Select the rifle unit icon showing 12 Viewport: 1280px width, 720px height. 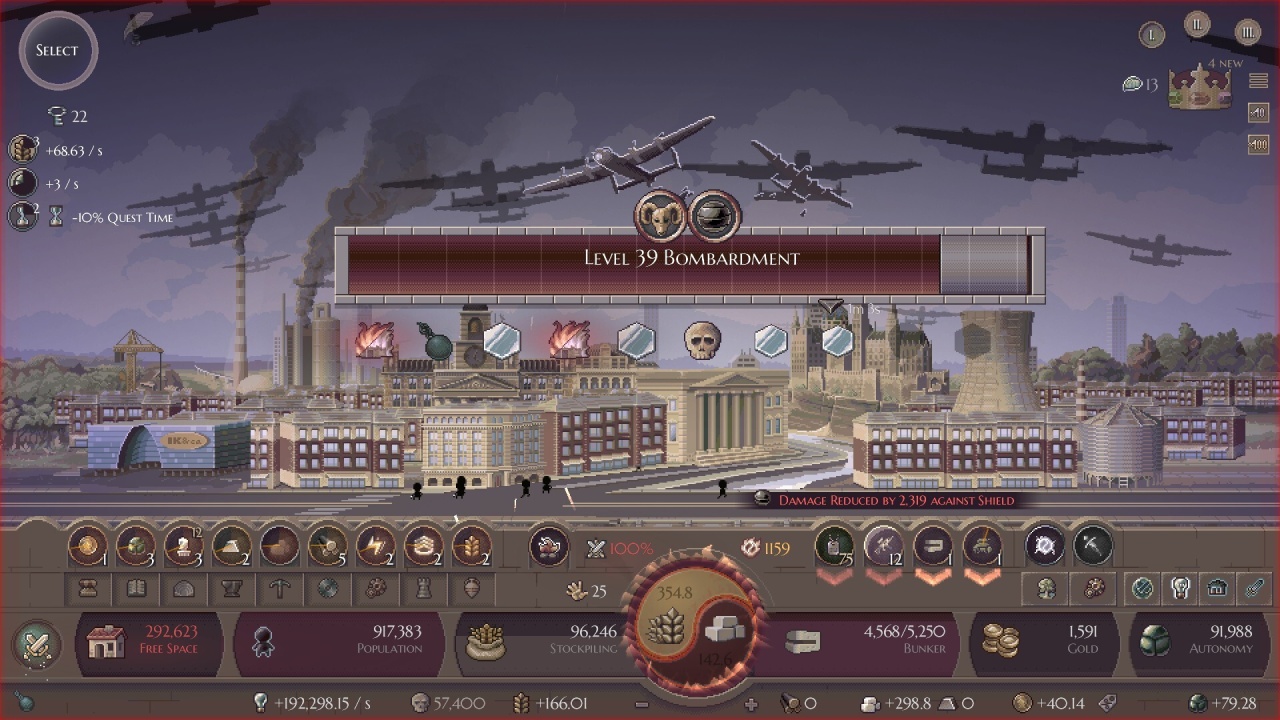[883, 547]
